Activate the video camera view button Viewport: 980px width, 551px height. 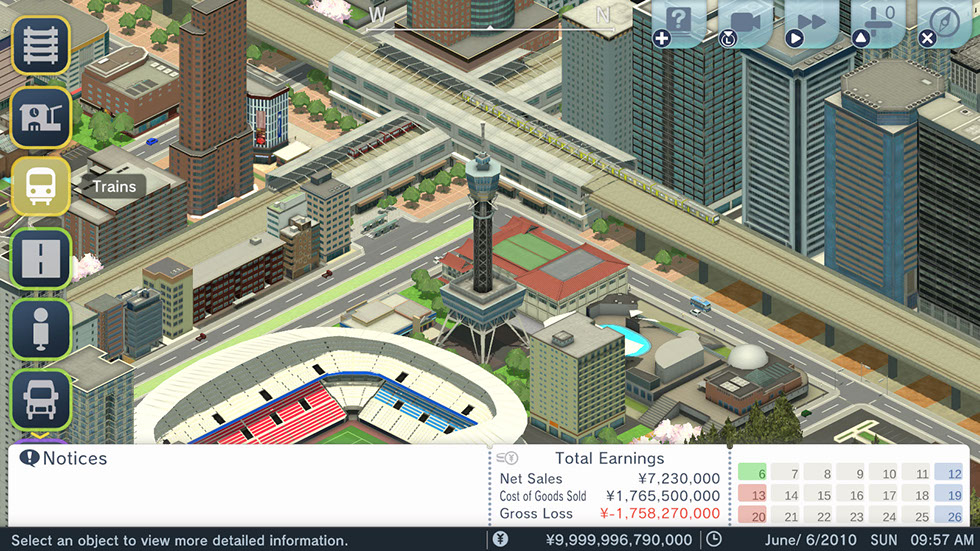pyautogui.click(x=745, y=23)
